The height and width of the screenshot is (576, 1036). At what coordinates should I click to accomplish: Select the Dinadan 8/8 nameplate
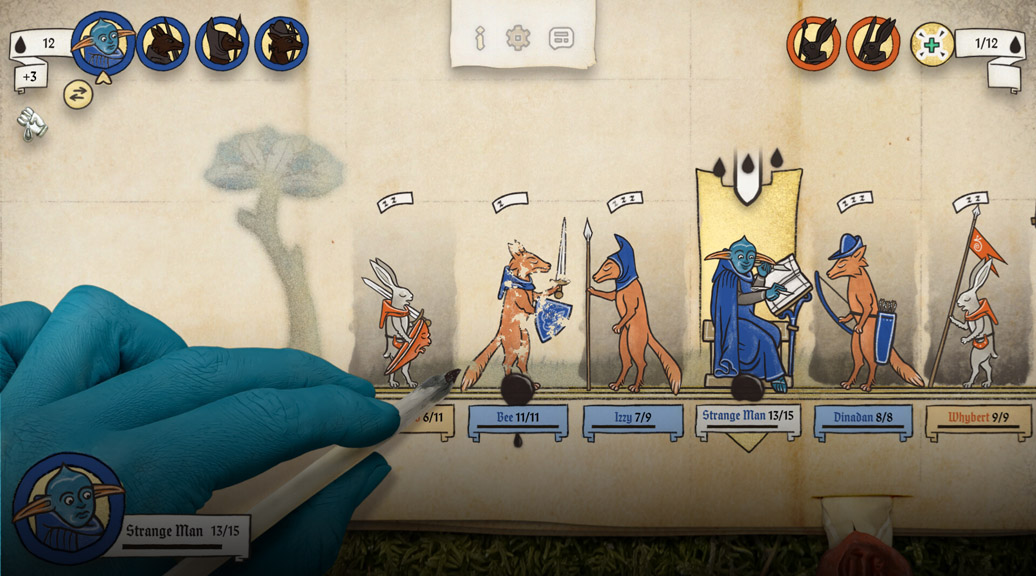click(x=863, y=419)
